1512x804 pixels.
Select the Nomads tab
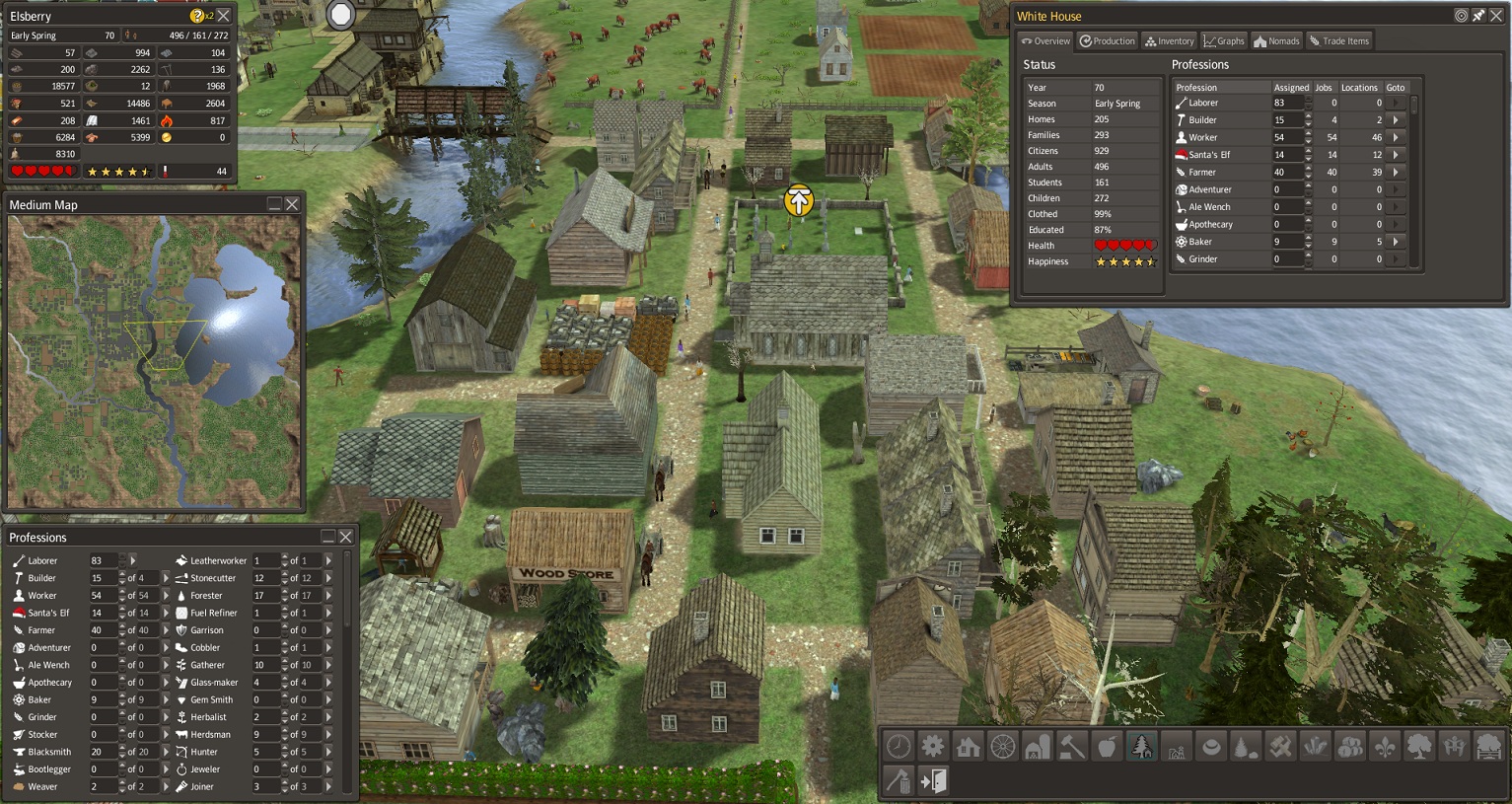click(1277, 41)
